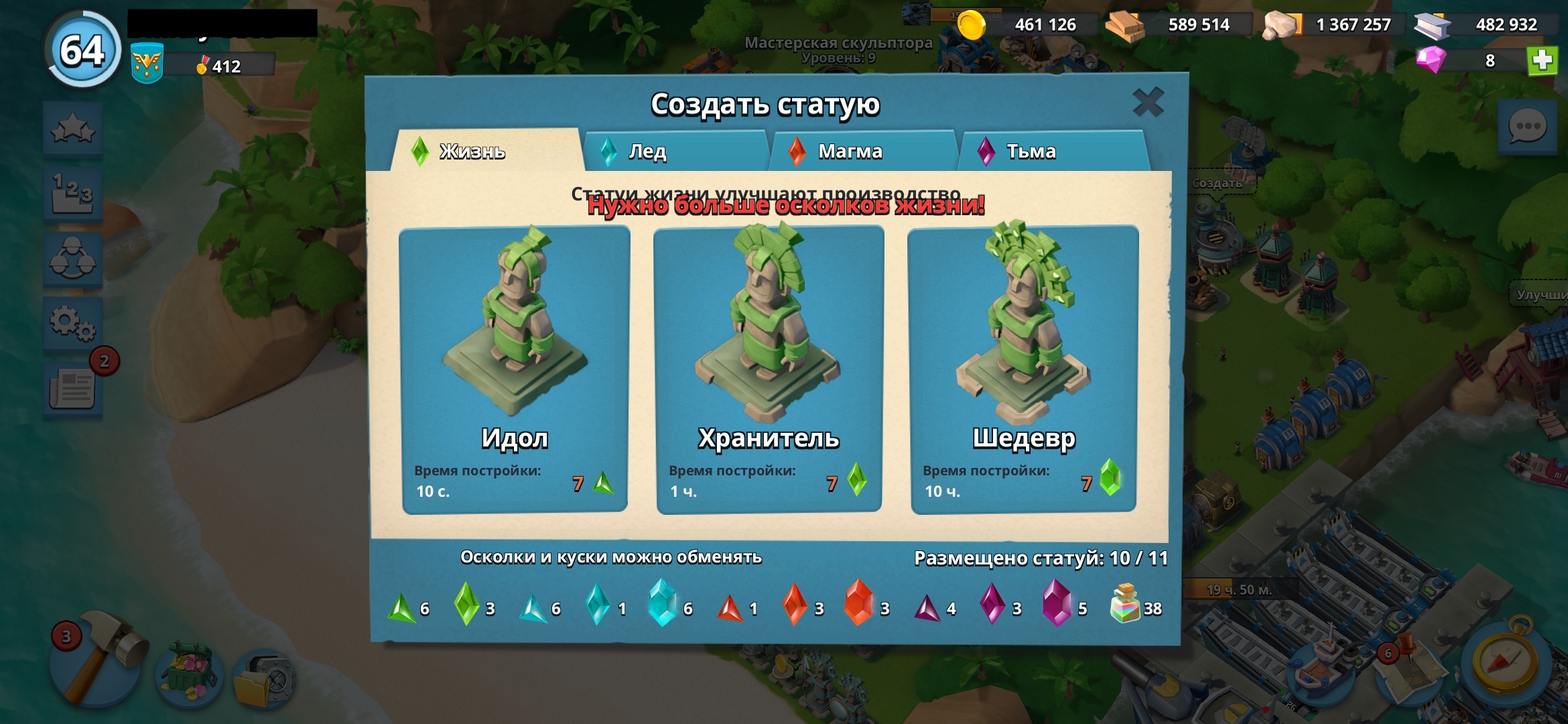1568x724 pixels.
Task: Pick the Шедевр statue card
Action: (1023, 370)
